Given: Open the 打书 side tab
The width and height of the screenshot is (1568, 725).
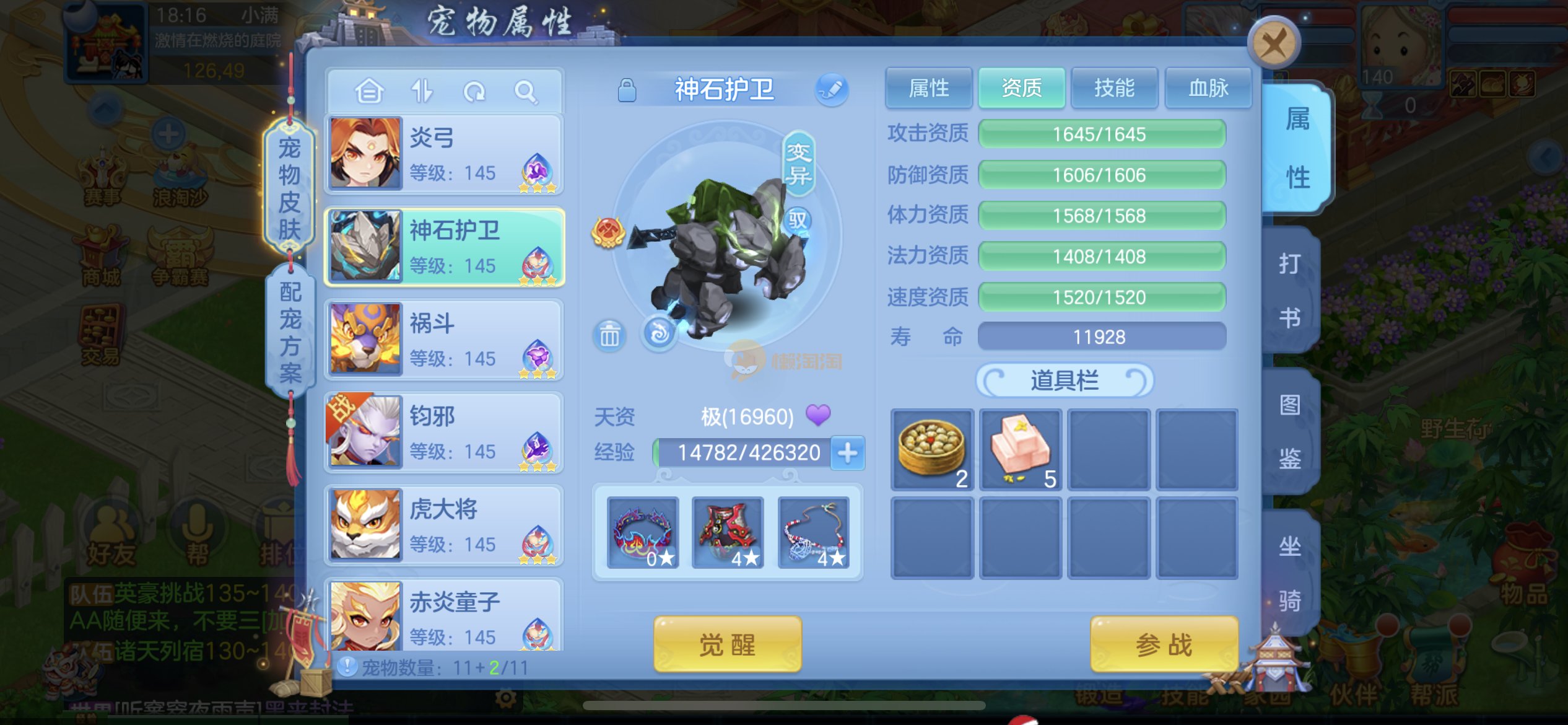Looking at the screenshot, I should coord(1290,290).
